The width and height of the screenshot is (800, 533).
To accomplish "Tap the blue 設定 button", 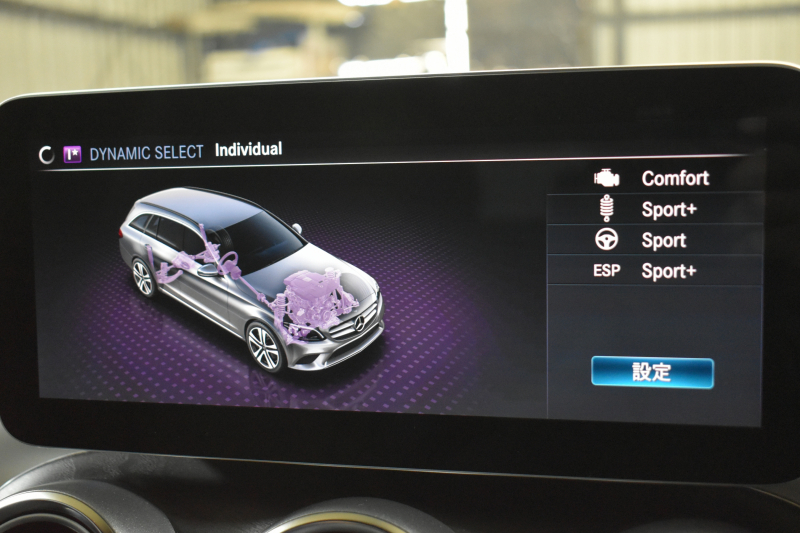I will (x=652, y=372).
